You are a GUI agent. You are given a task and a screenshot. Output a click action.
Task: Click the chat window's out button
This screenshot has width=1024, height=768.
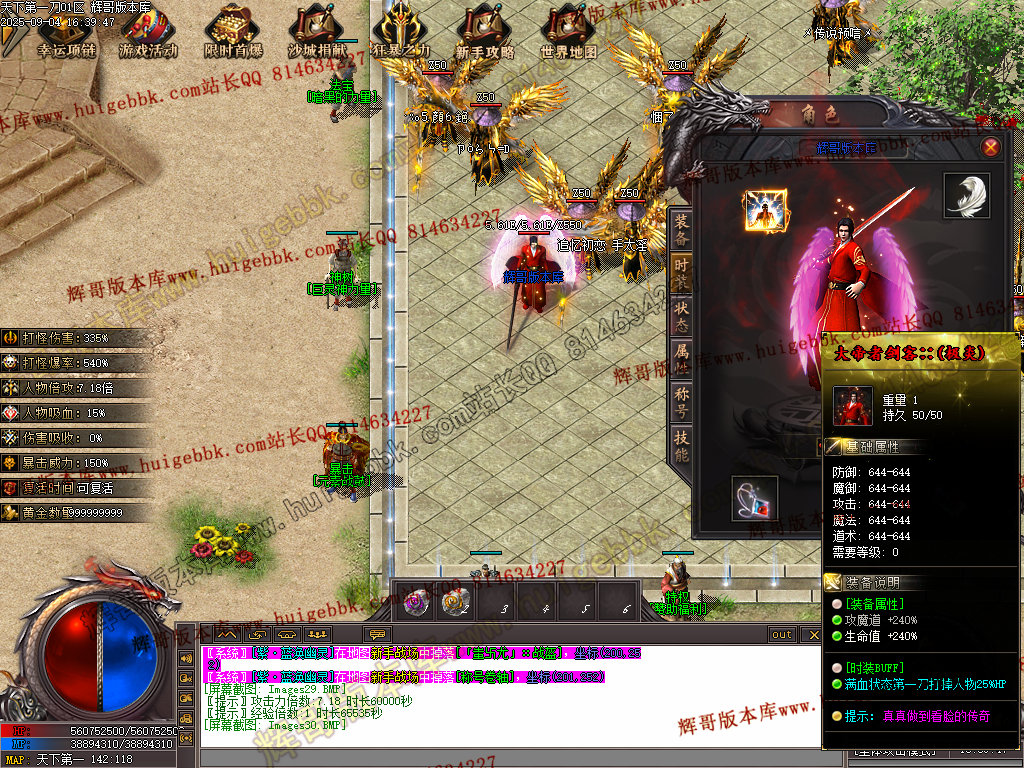[781, 635]
